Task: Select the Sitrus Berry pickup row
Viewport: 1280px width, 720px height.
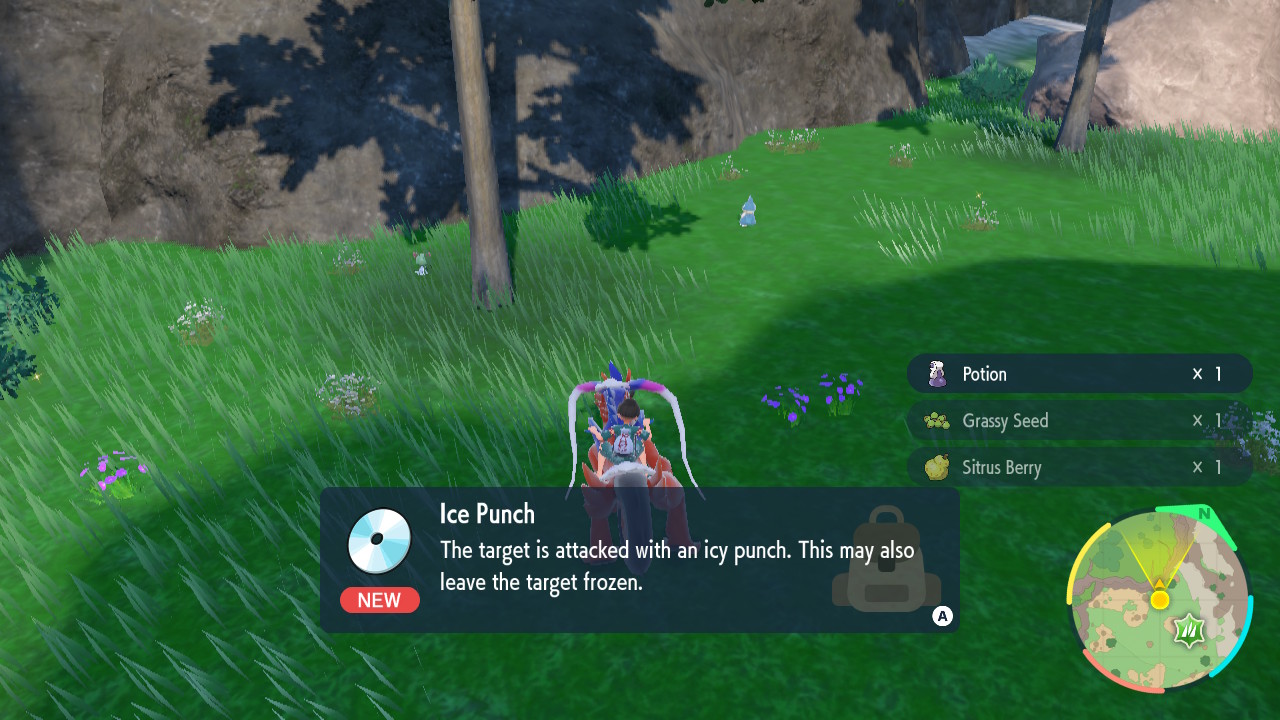Action: [x=1079, y=467]
